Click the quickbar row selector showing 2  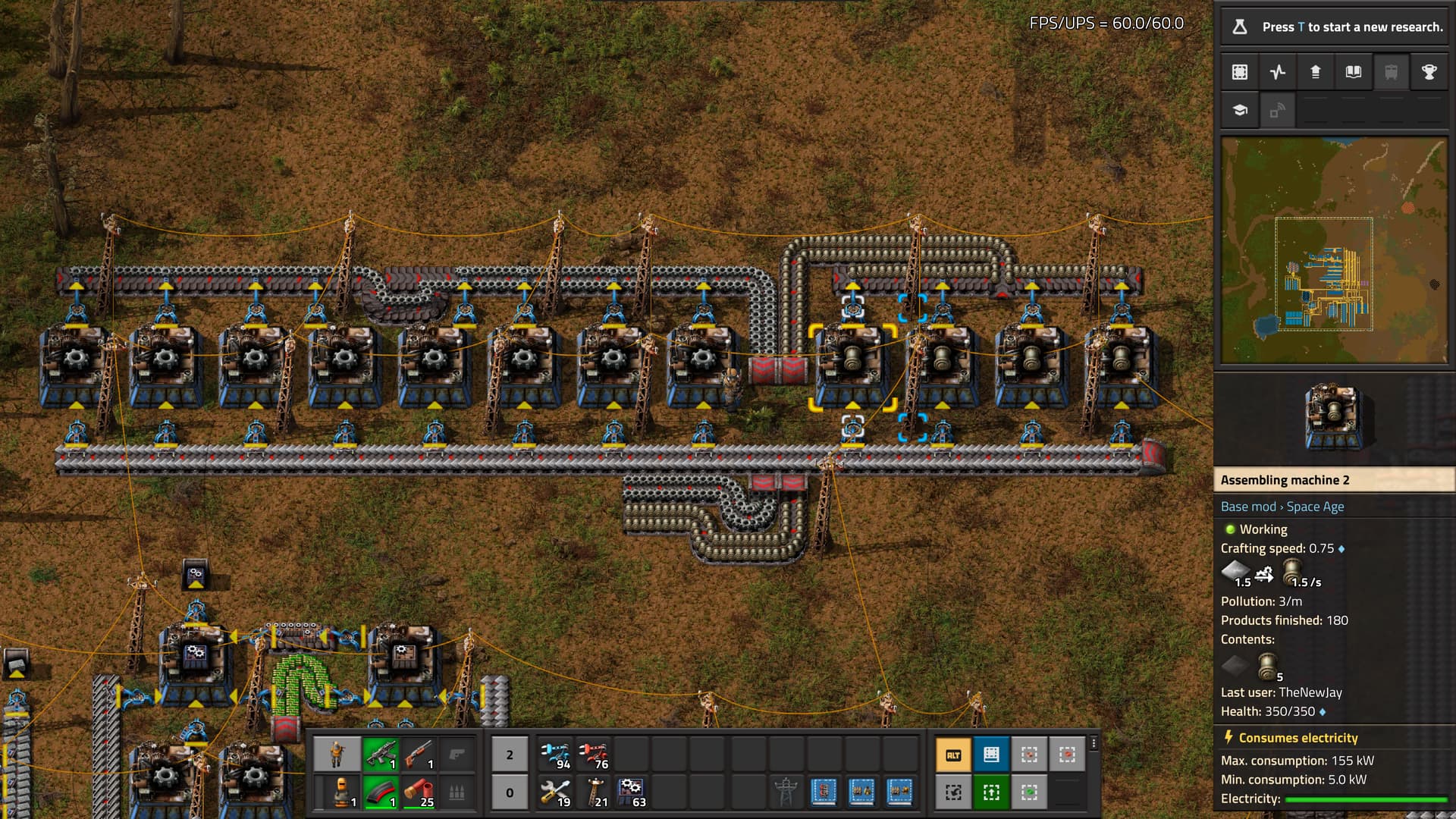[x=510, y=755]
